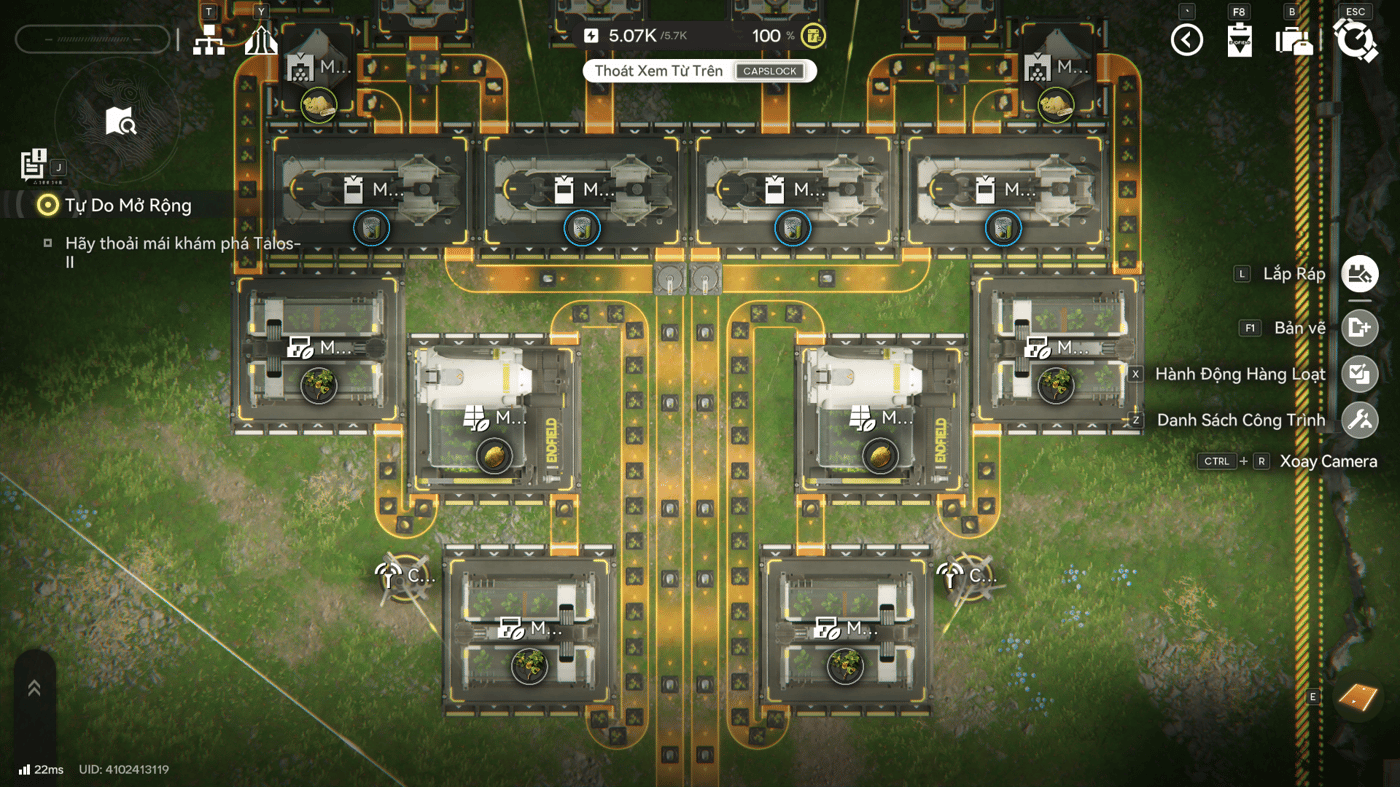The width and height of the screenshot is (1400, 787).
Task: Open the clipboard icon with triangle emblem
Action: point(1240,40)
